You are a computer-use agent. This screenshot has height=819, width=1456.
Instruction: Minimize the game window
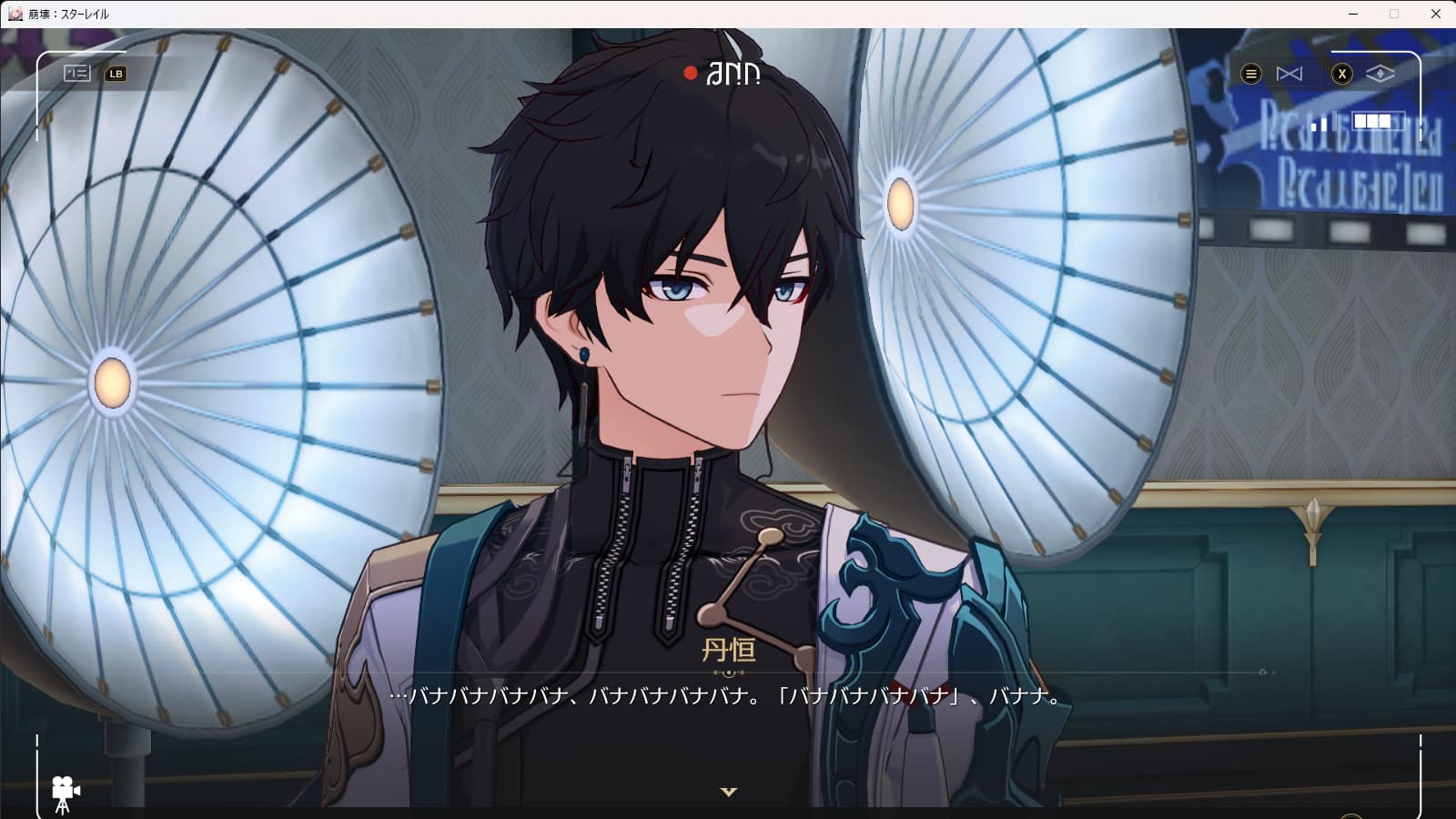pos(1353,14)
